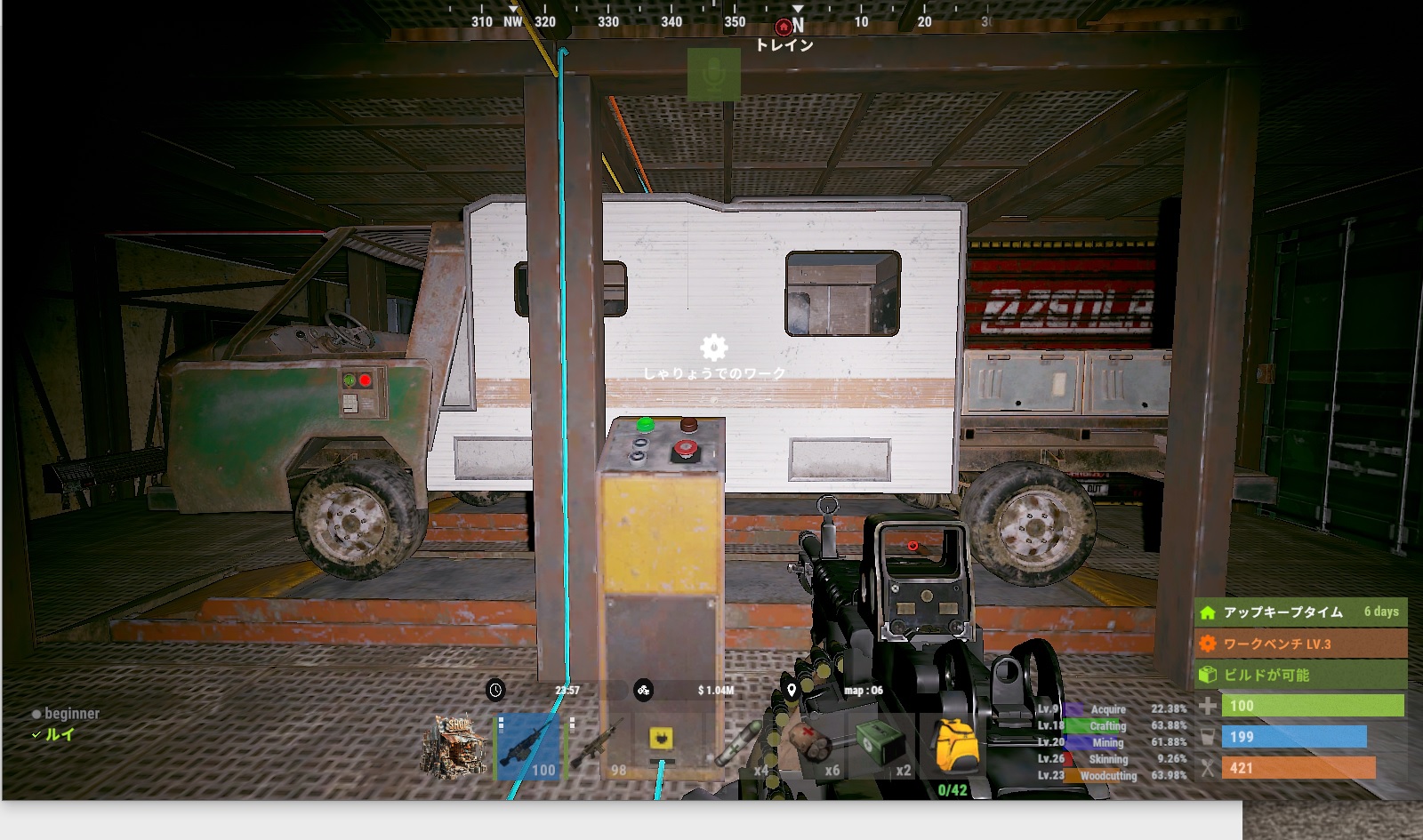The height and width of the screenshot is (840, 1423).
Task: Select the Woodcutting skill row
Action: (x=1112, y=775)
